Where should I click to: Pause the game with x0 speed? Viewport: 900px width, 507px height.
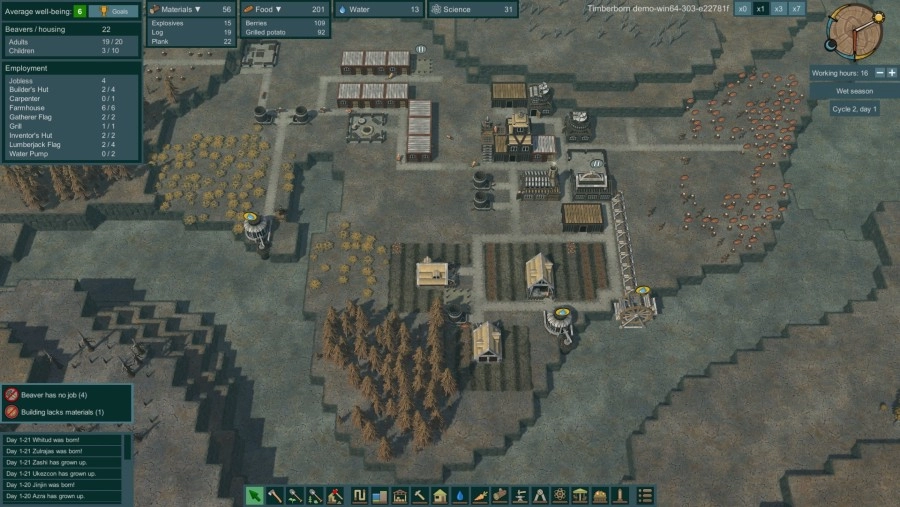tap(743, 9)
